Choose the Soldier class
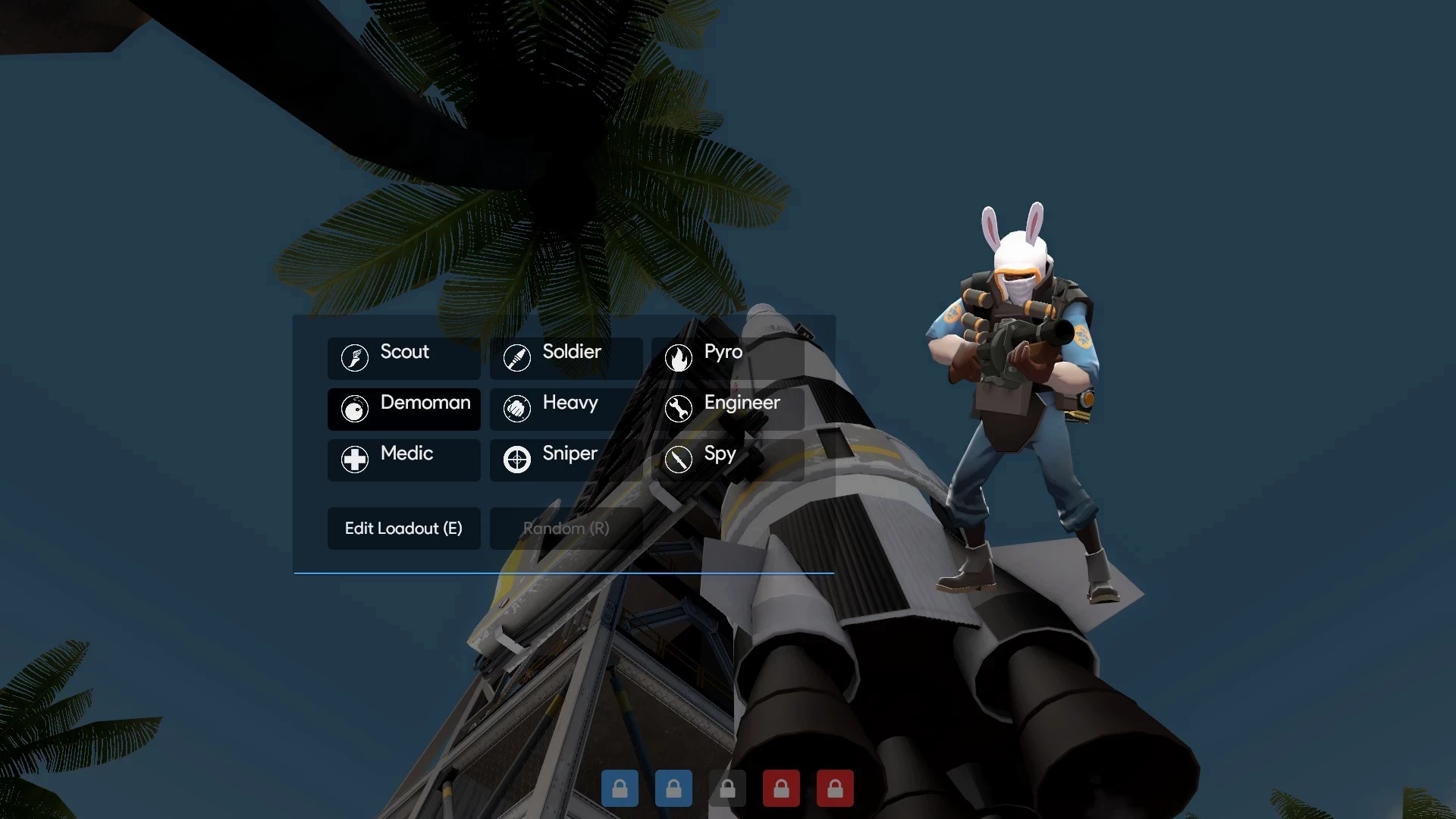This screenshot has width=1456, height=819. 566,357
